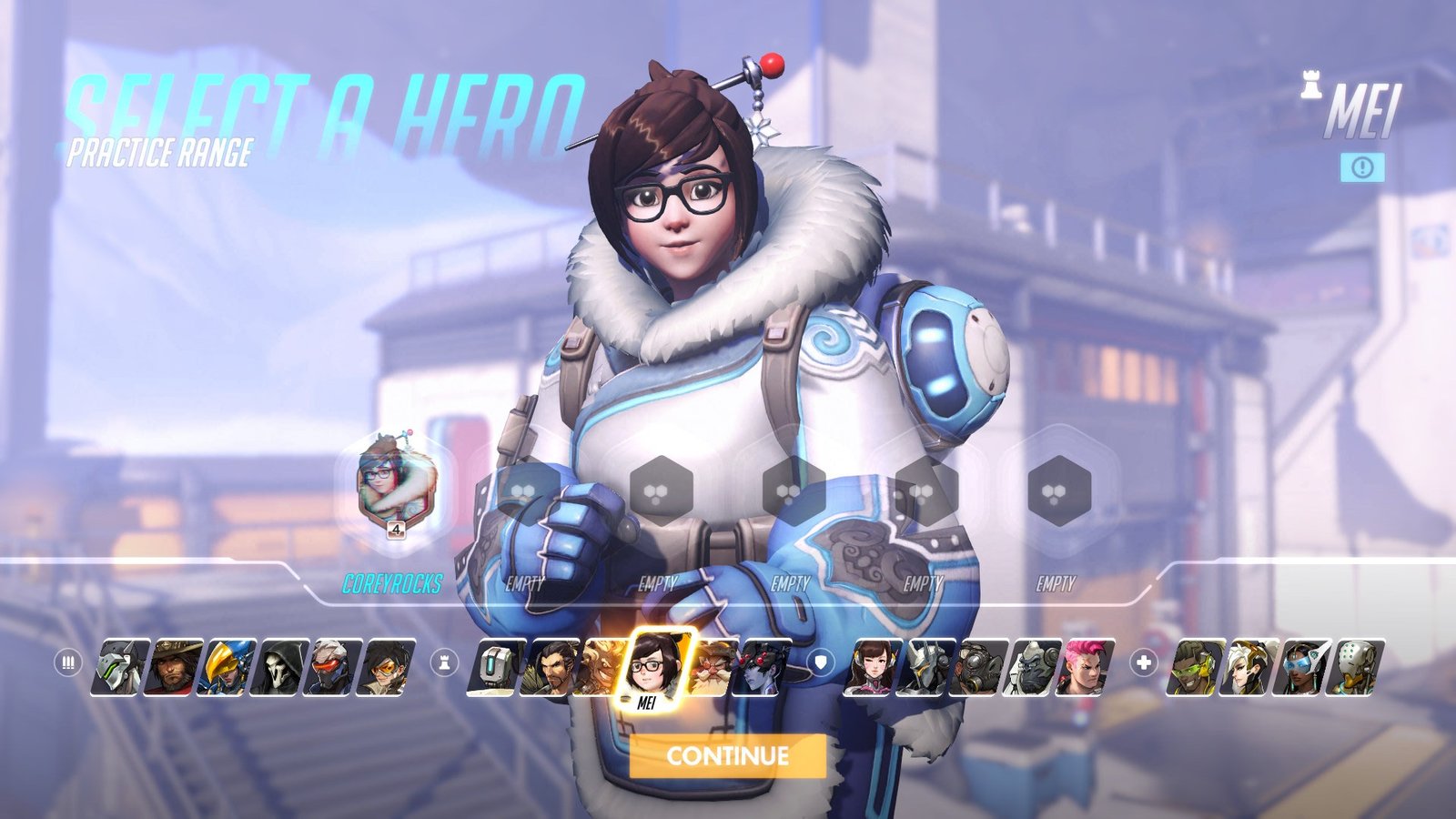
Task: Select Tracer from the roster
Action: (x=388, y=667)
